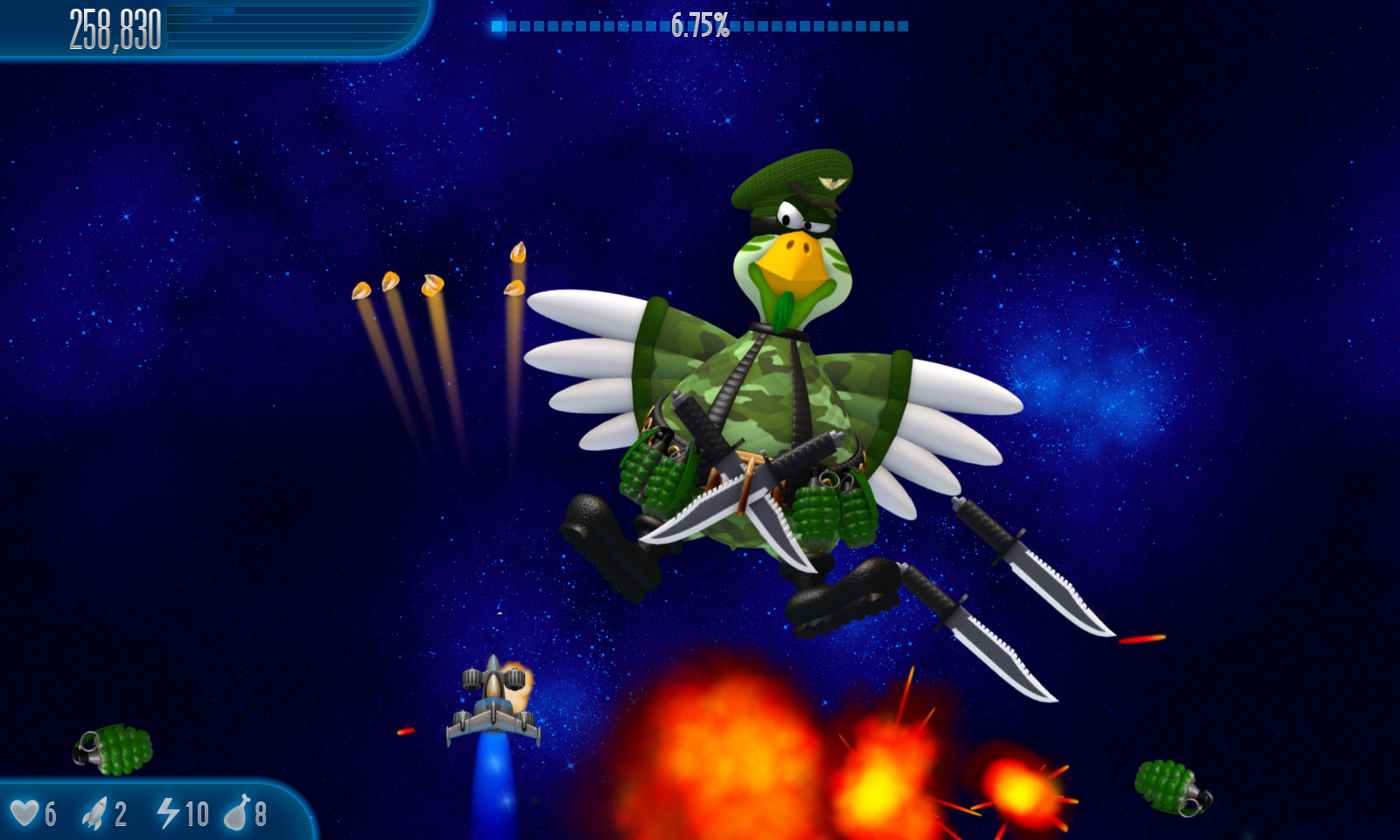Click the chicken drumstick food icon showing 8
1400x840 pixels.
(x=238, y=812)
